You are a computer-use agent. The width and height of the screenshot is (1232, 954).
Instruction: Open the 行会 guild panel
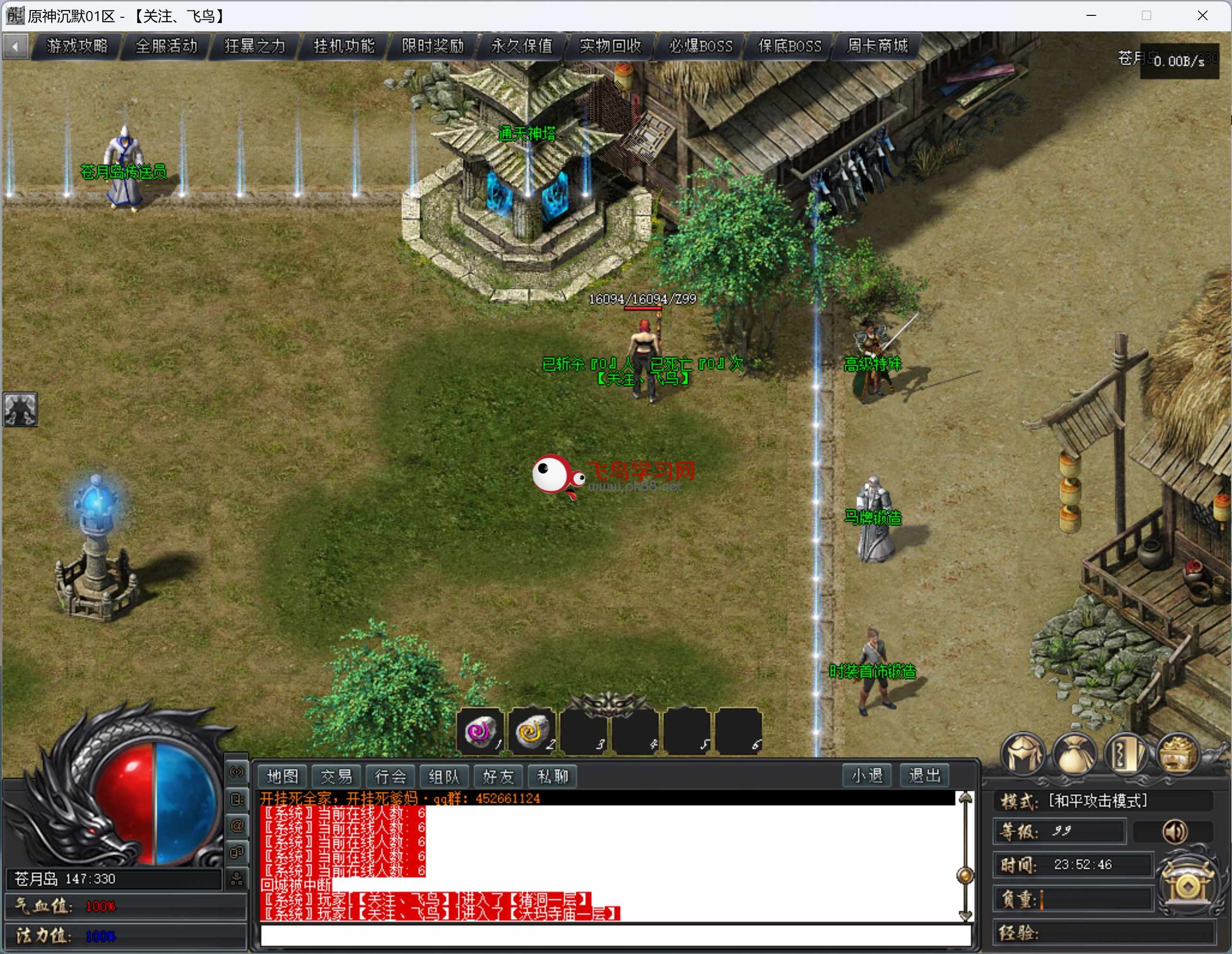tap(390, 776)
